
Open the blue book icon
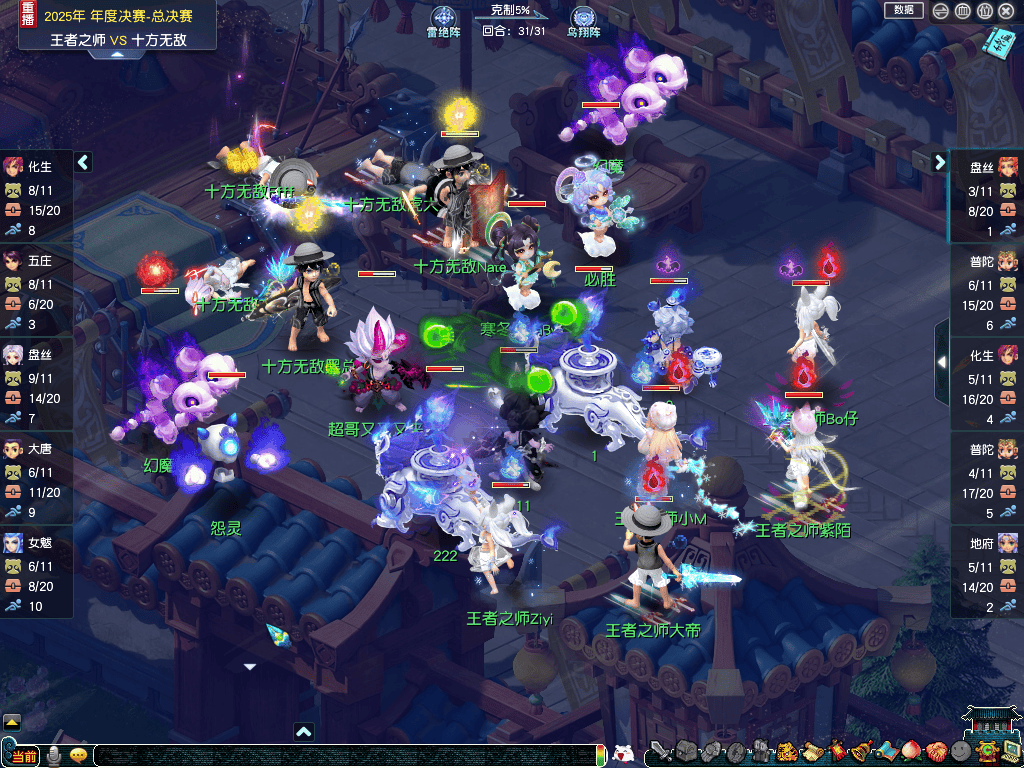997,42
